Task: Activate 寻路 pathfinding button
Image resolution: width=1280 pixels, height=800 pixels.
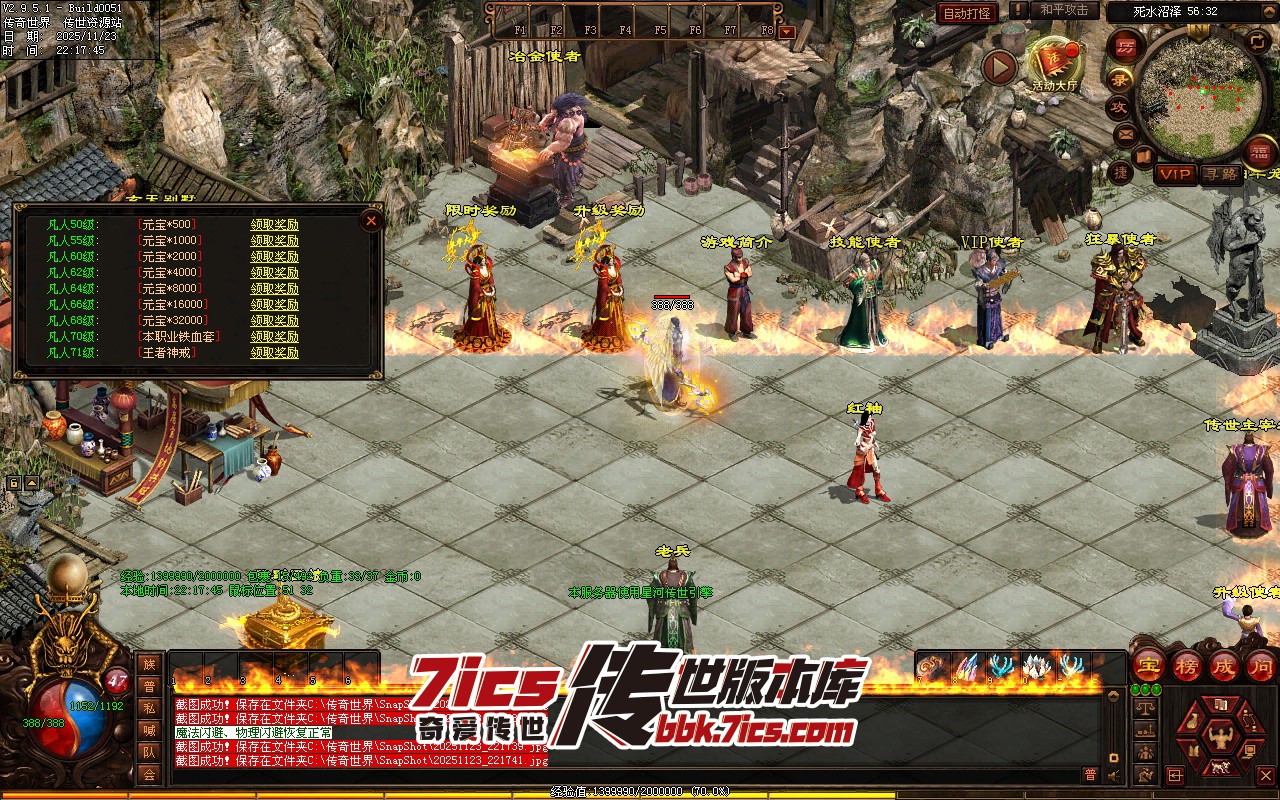Action: (1220, 174)
